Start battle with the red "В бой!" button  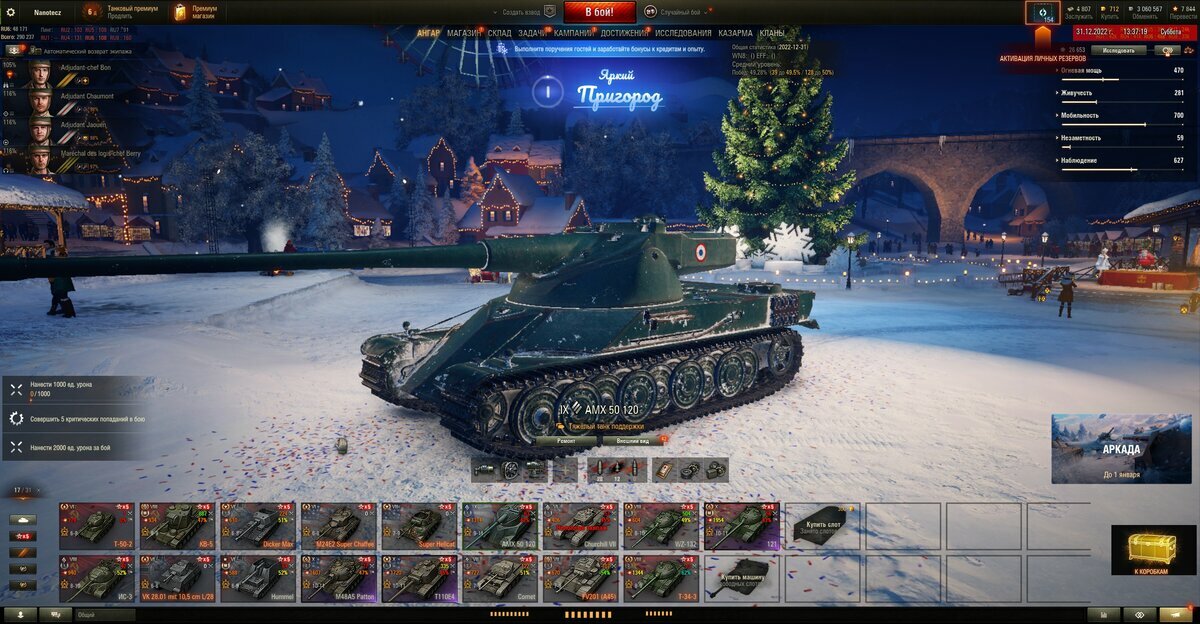coord(600,12)
